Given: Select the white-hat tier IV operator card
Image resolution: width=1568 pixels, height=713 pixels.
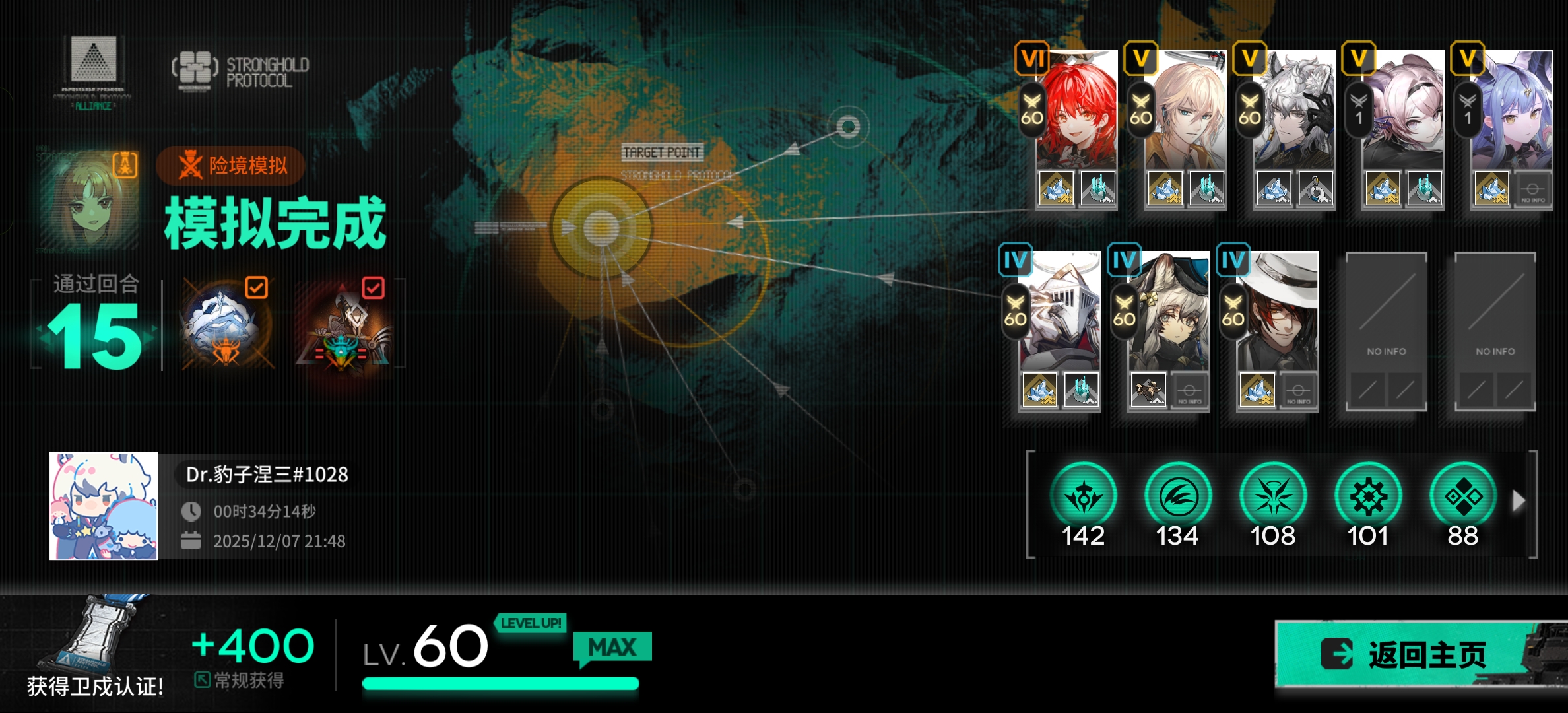Looking at the screenshot, I should (1278, 314).
